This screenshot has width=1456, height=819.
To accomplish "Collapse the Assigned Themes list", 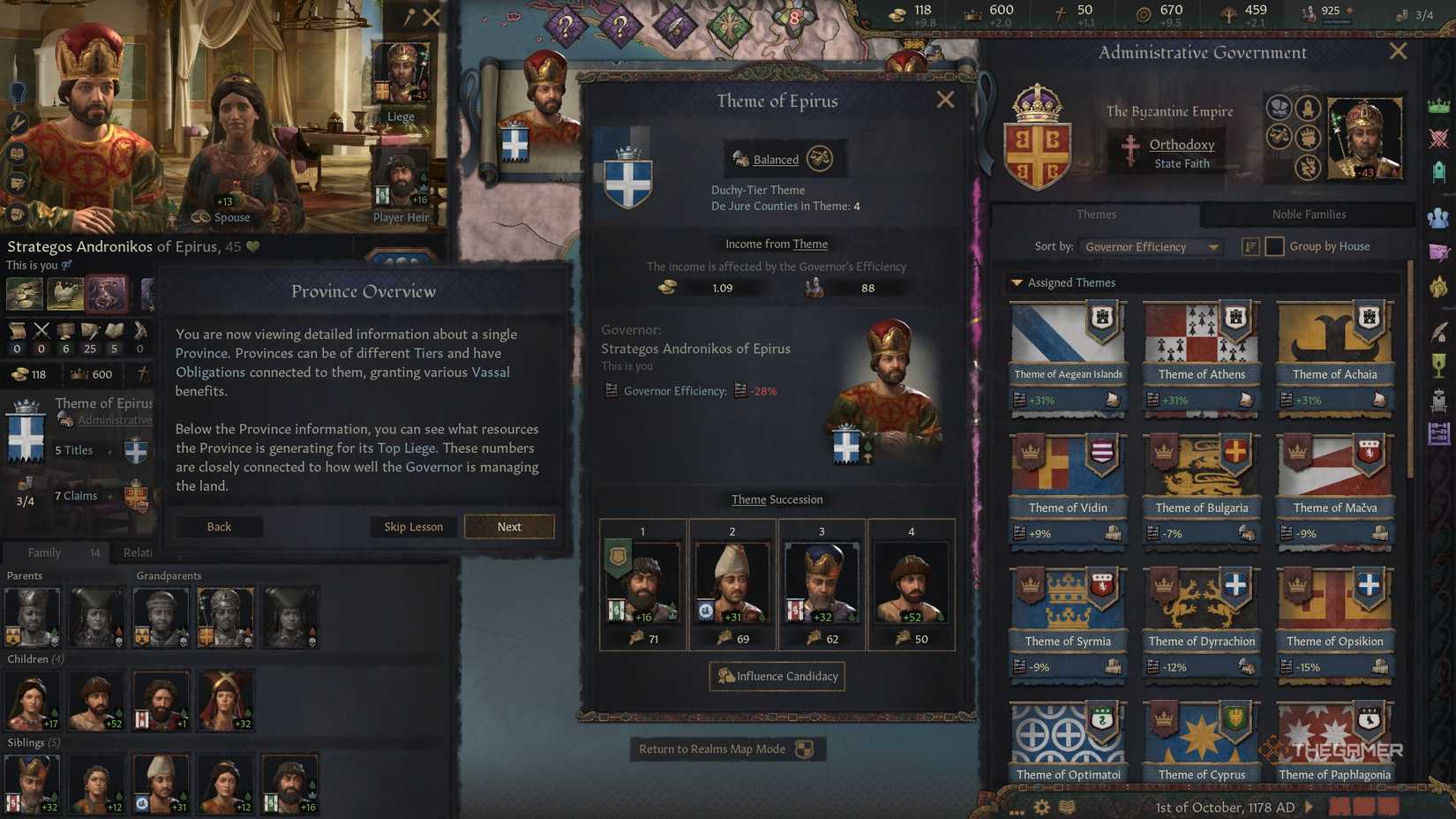I will 1017,283.
